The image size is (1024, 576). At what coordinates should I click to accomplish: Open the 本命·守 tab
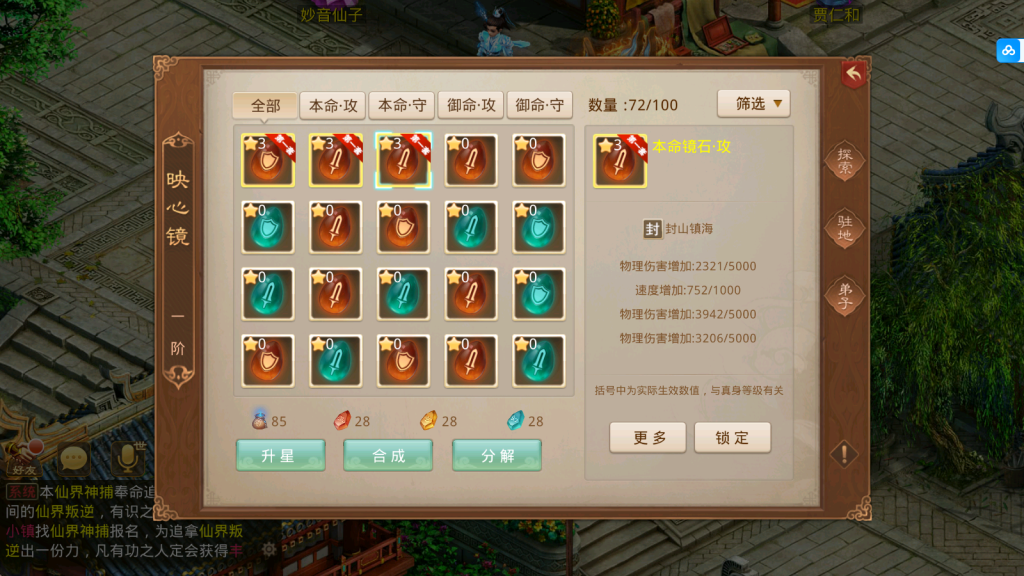(x=401, y=106)
